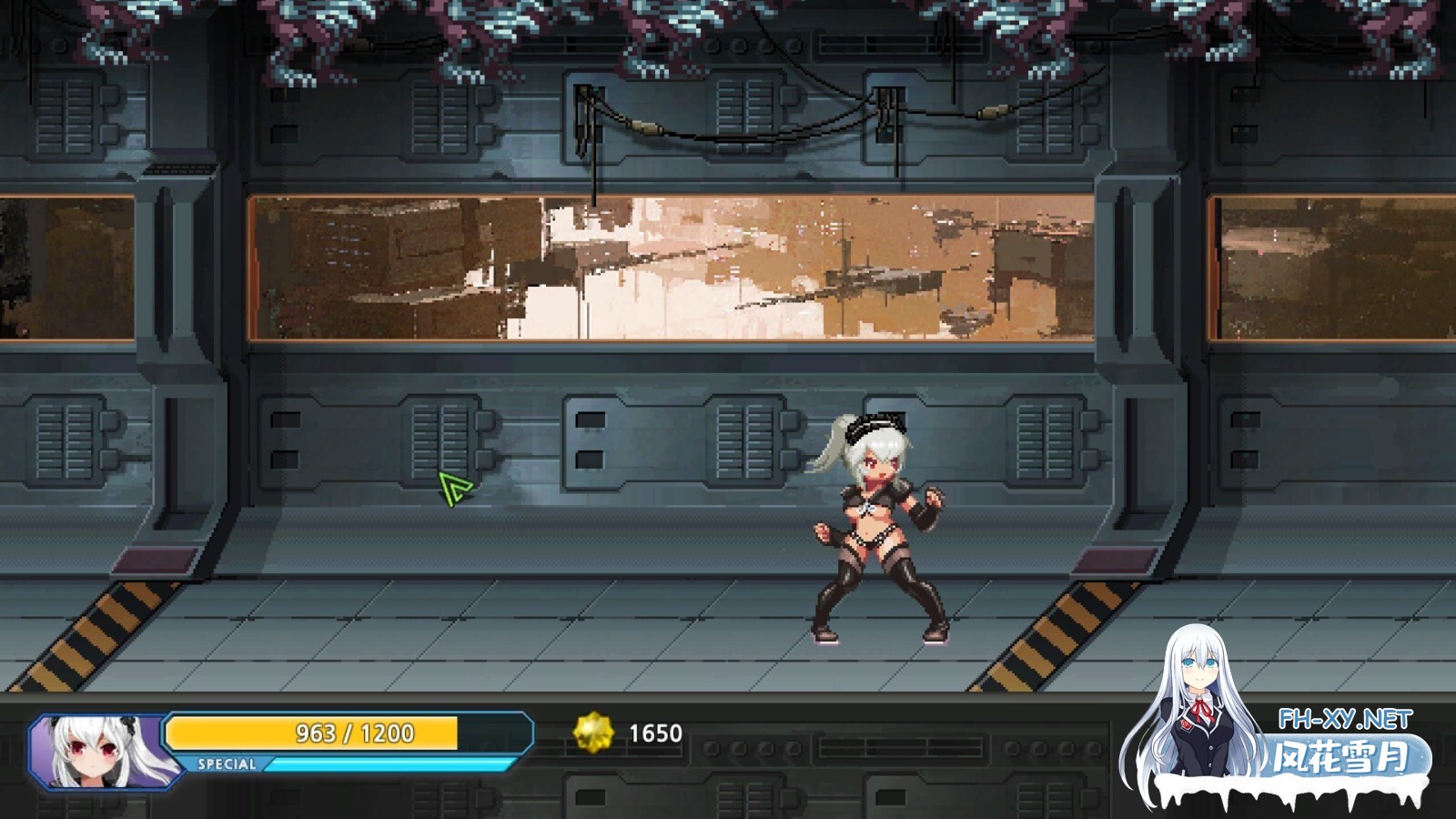Image resolution: width=1456 pixels, height=819 pixels.
Task: Open the FH-XY.NET watermark link
Action: point(1344,720)
